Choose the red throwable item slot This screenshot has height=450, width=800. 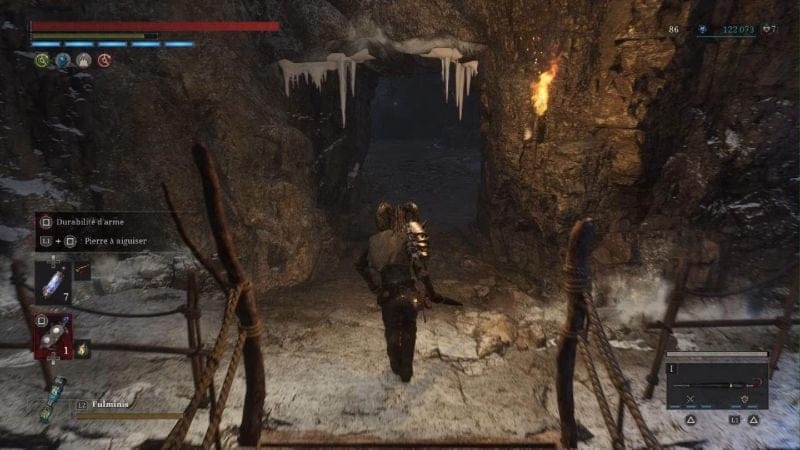coord(52,335)
